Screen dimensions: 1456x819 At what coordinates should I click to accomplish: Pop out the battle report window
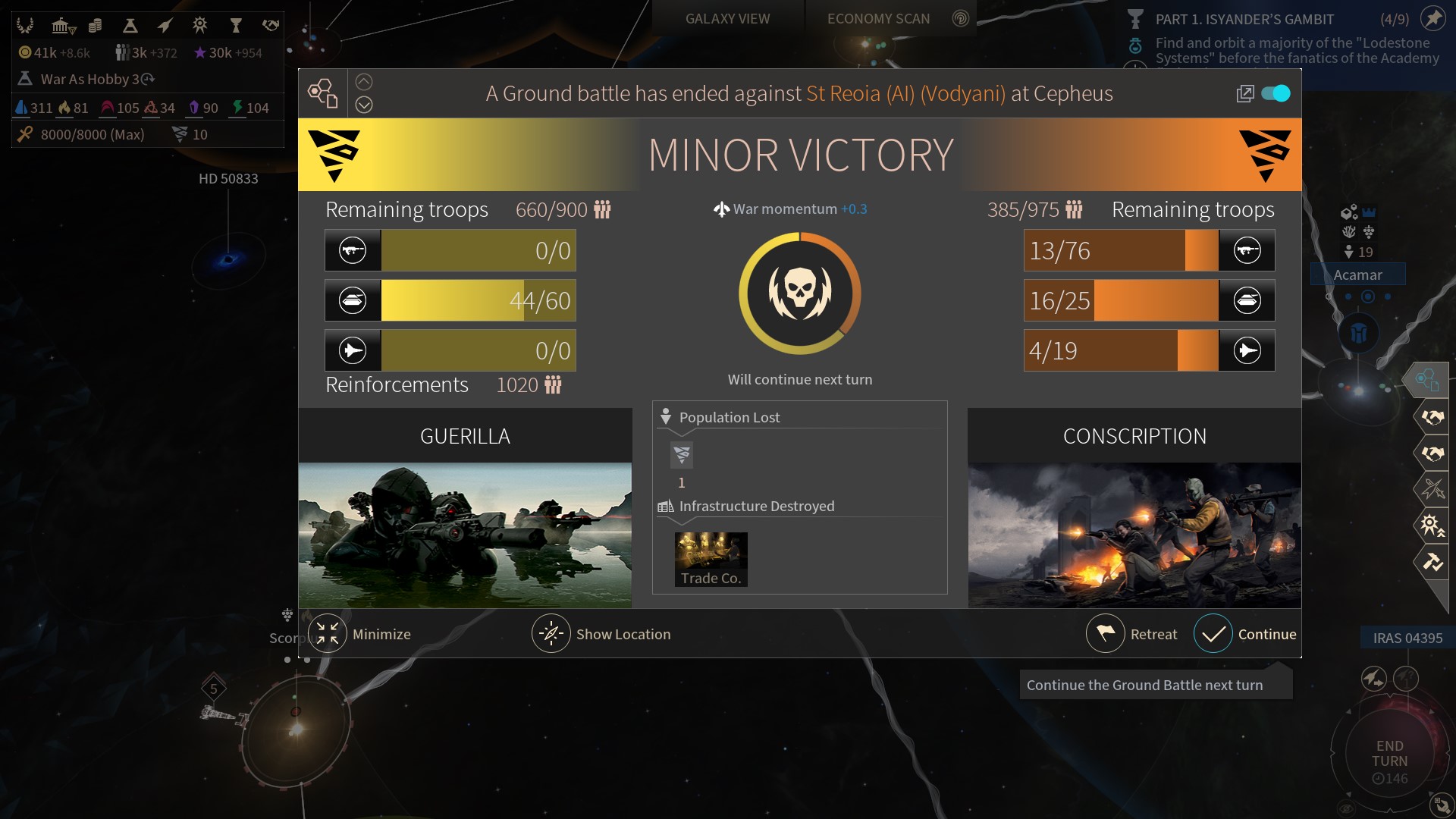coord(1244,93)
